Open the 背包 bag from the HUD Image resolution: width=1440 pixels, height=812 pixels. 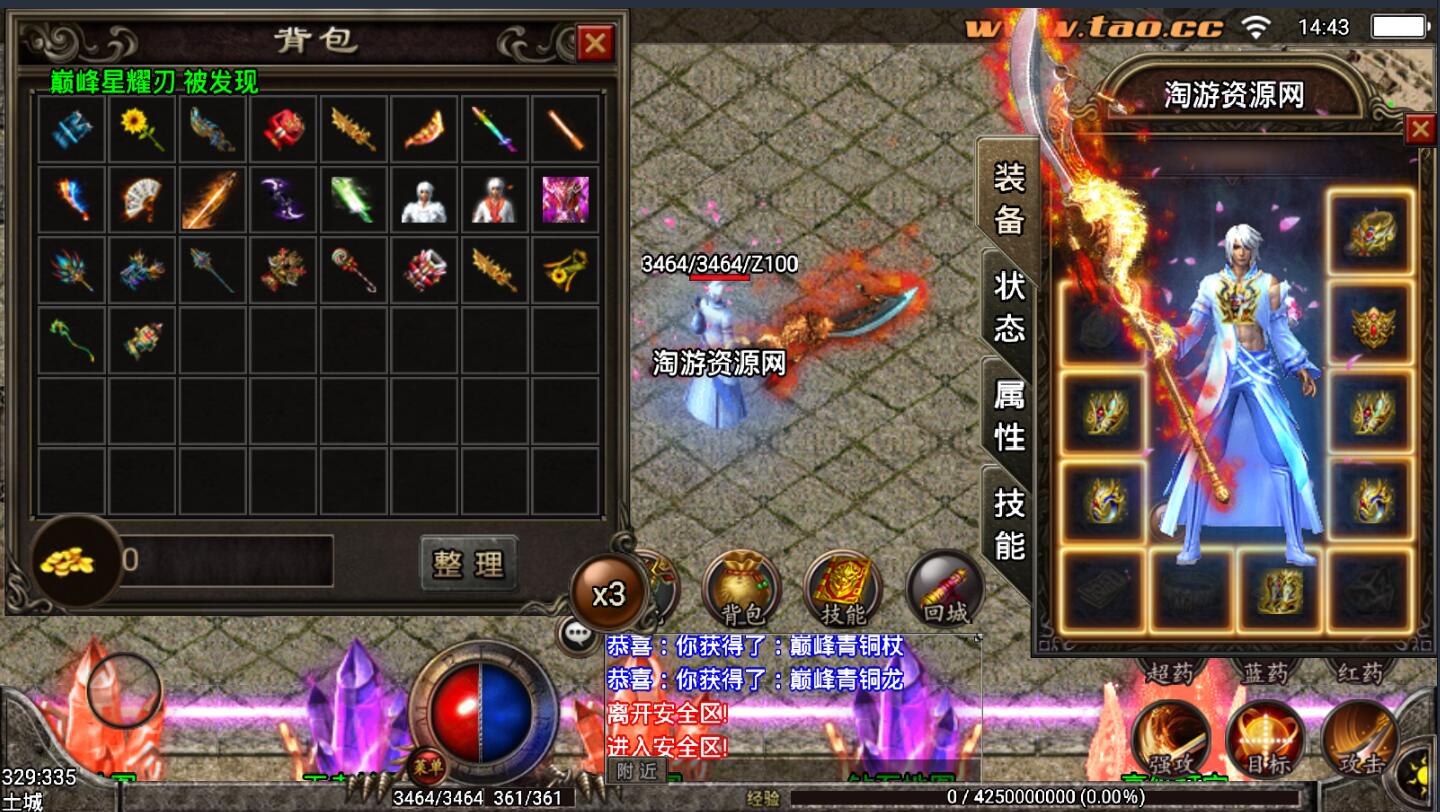741,588
